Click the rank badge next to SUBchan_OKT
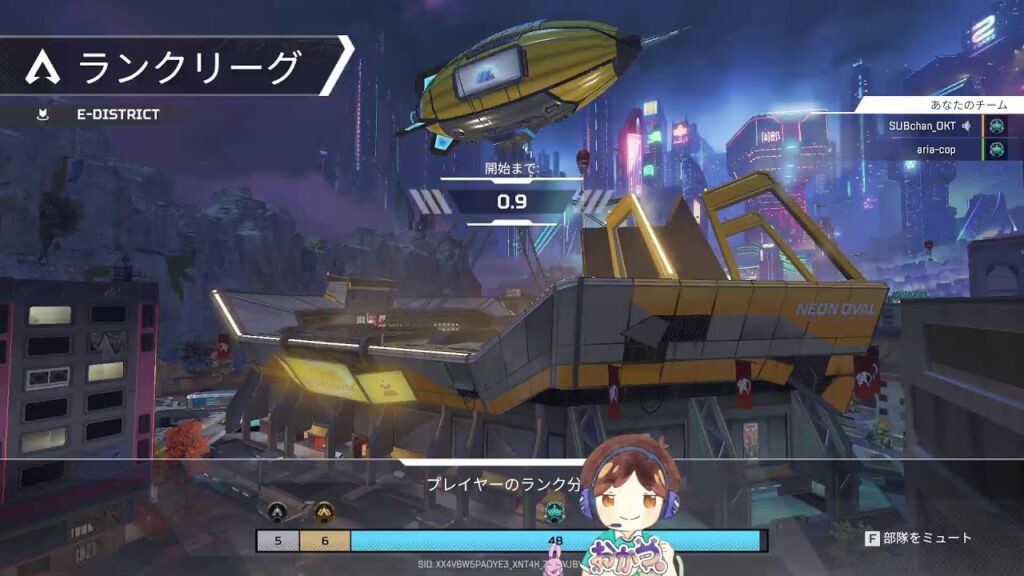The width and height of the screenshot is (1024, 576). 996,126
